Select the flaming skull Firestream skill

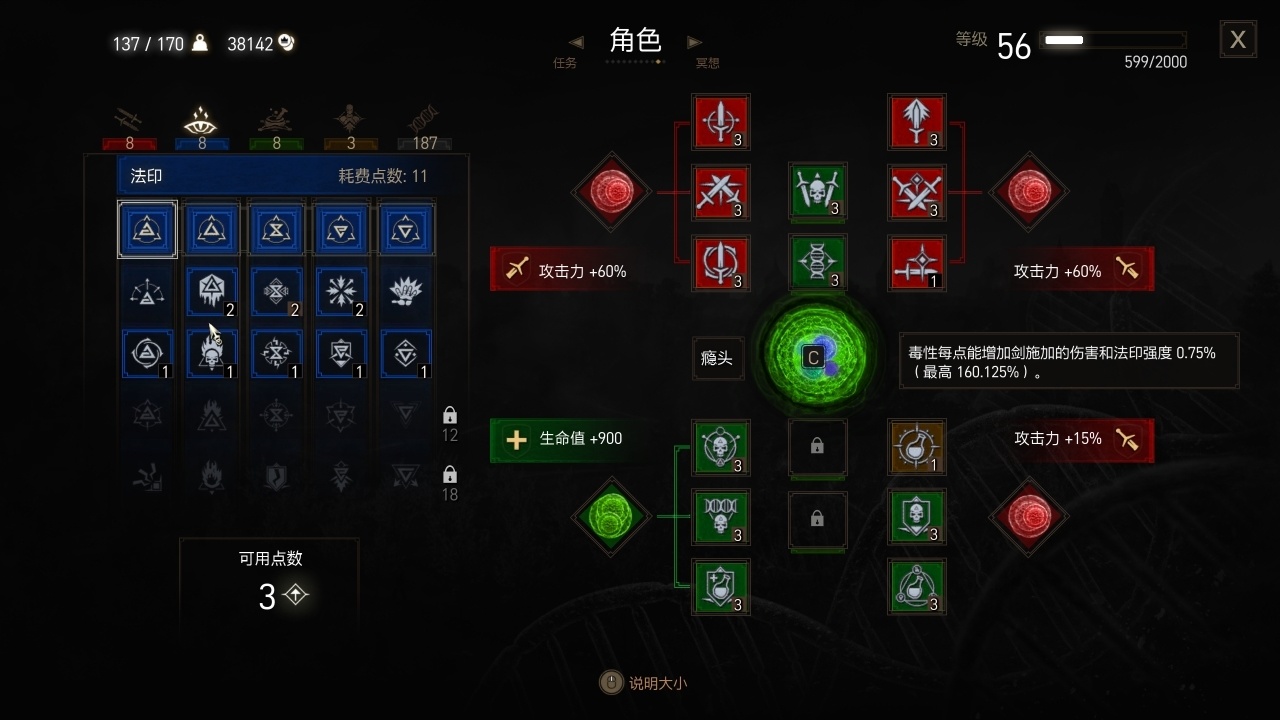tap(212, 352)
